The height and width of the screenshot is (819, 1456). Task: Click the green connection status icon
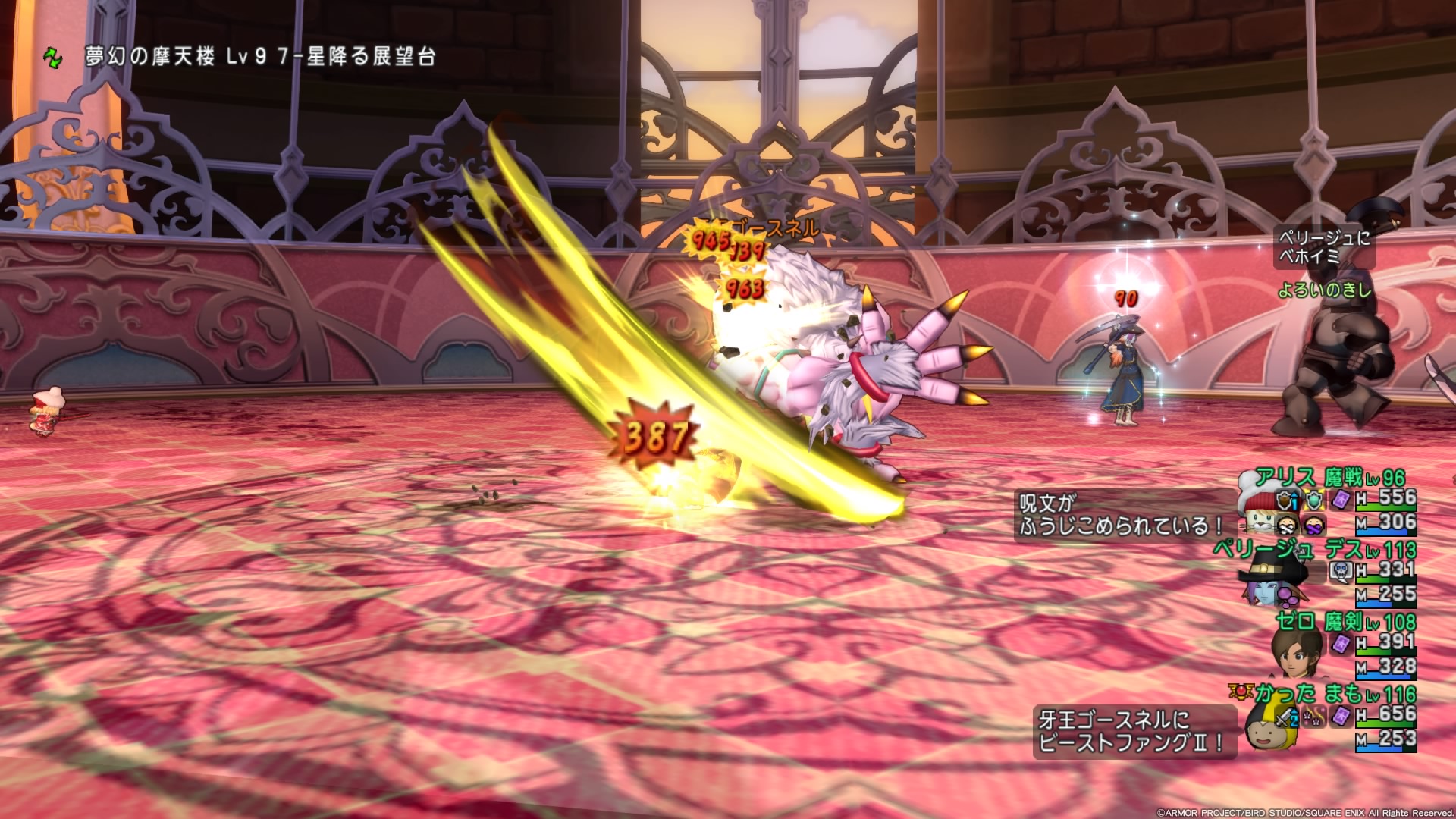coord(52,58)
